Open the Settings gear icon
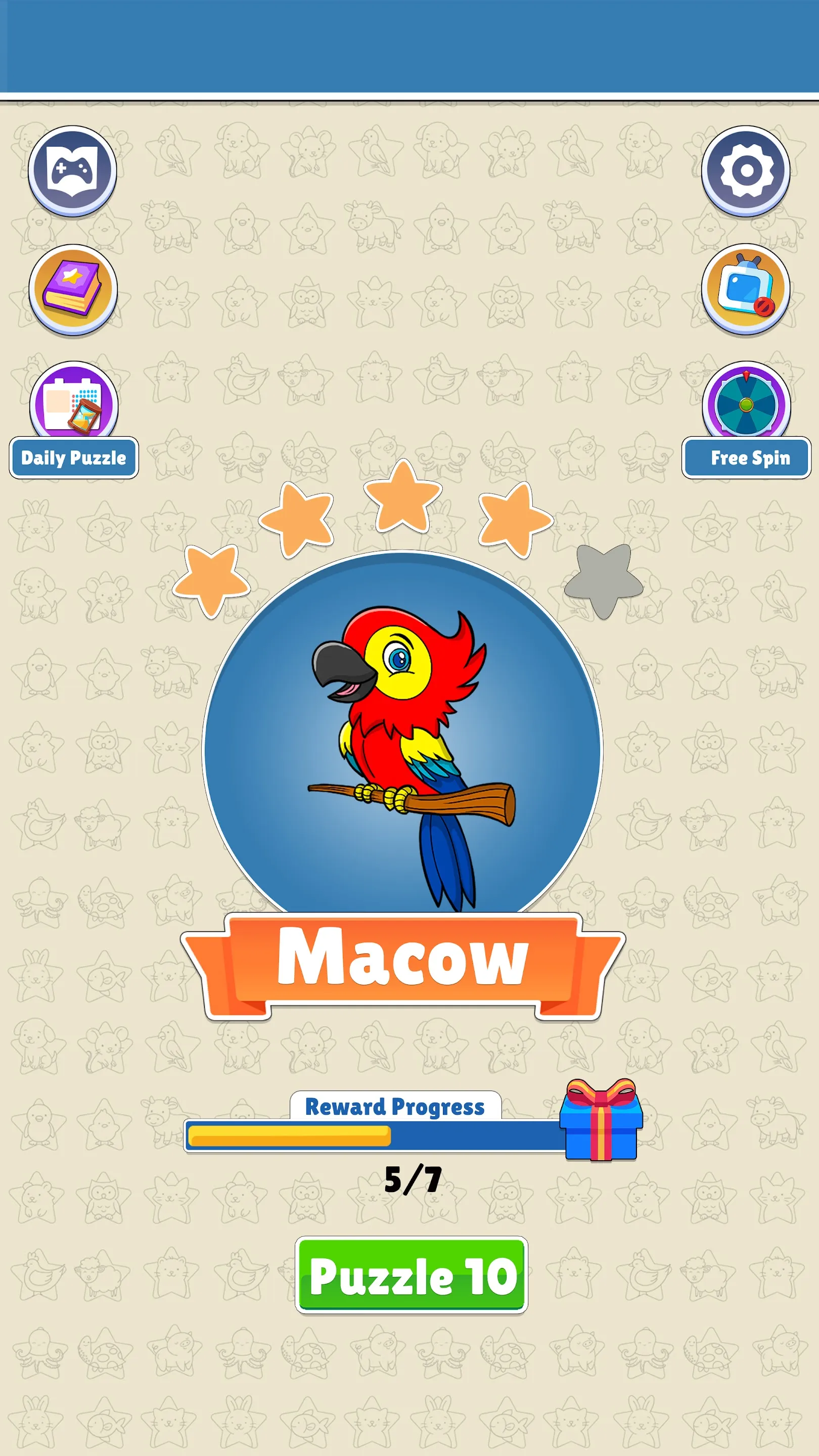 tap(747, 170)
